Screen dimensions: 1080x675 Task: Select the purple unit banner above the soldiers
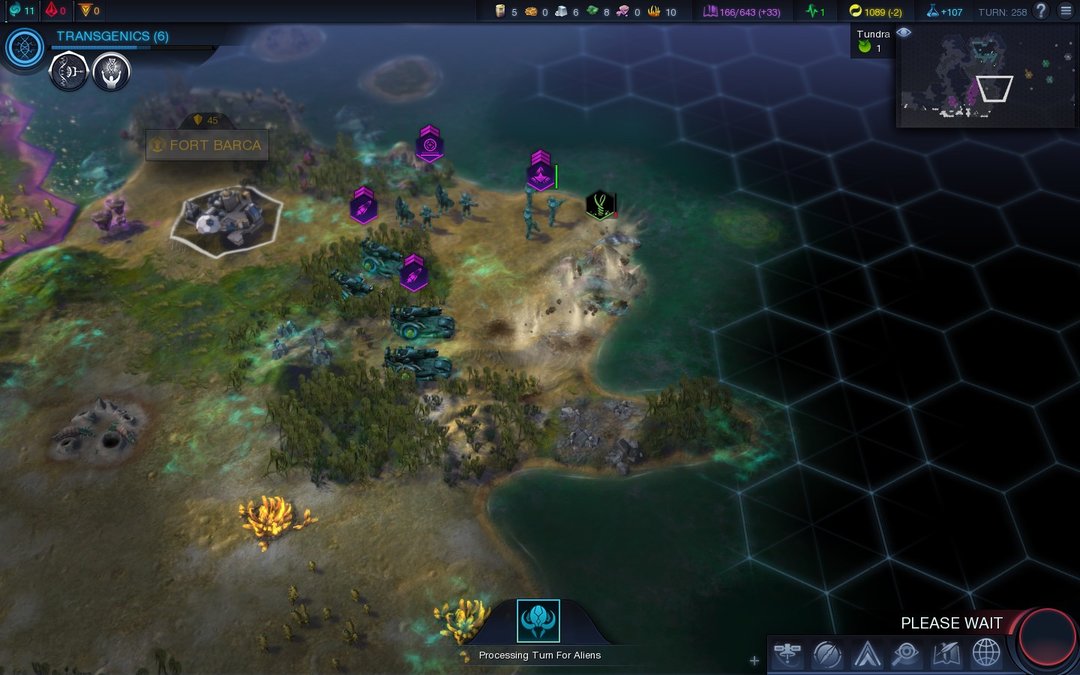click(541, 172)
